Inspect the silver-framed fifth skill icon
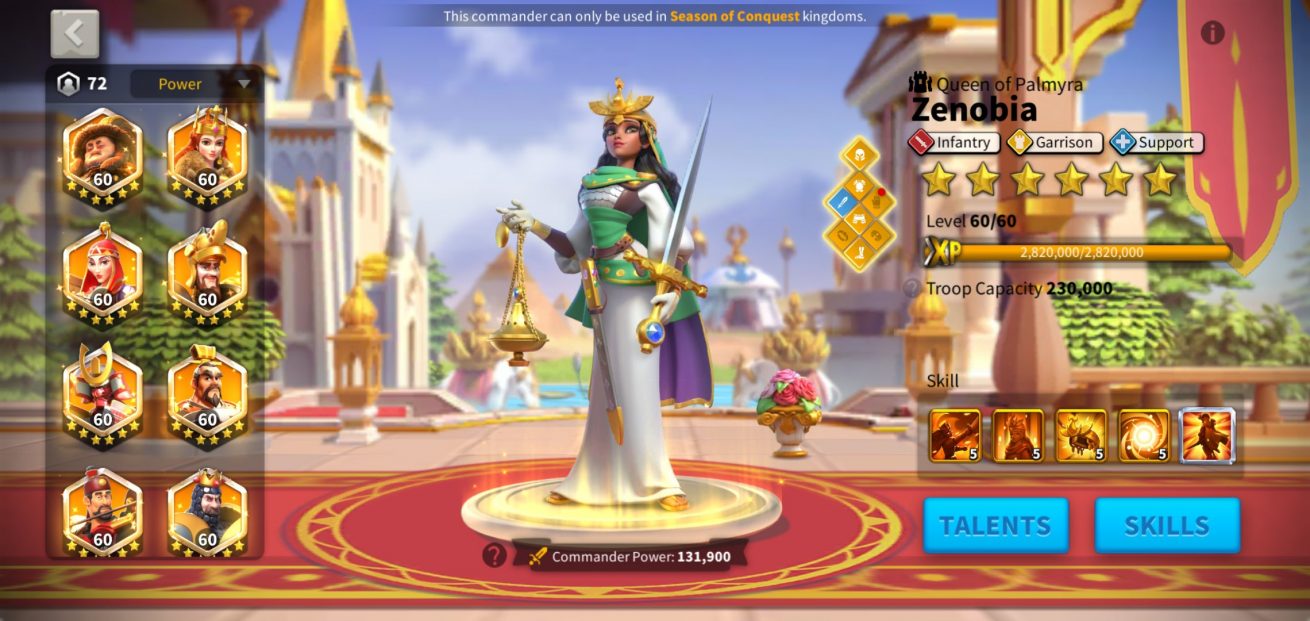 (x=1208, y=435)
